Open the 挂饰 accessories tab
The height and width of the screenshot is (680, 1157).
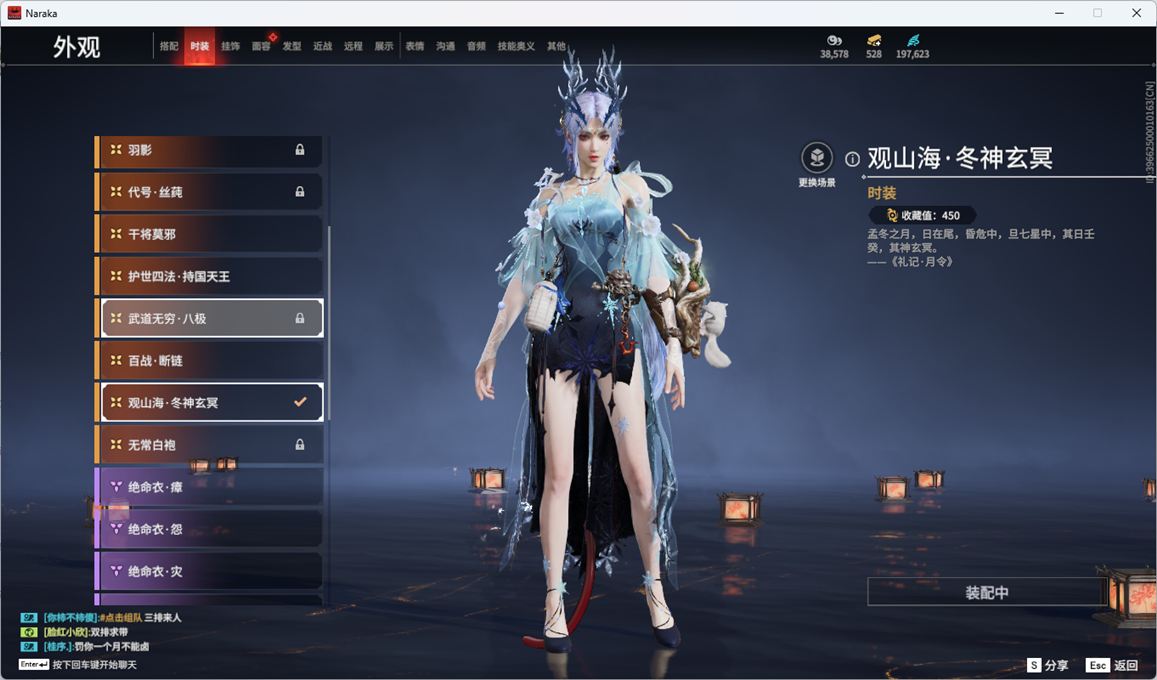coord(230,46)
